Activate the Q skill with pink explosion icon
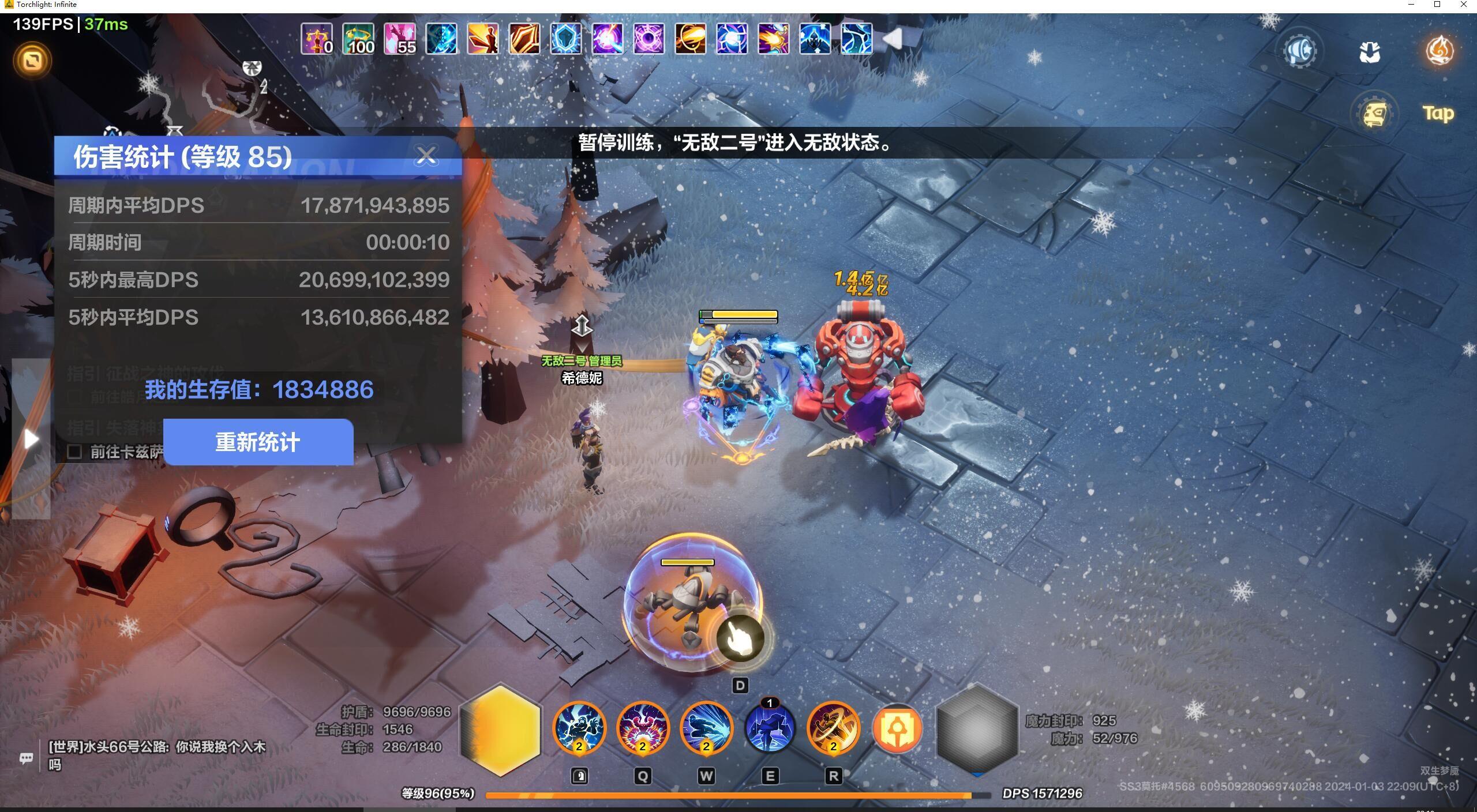 tap(643, 729)
